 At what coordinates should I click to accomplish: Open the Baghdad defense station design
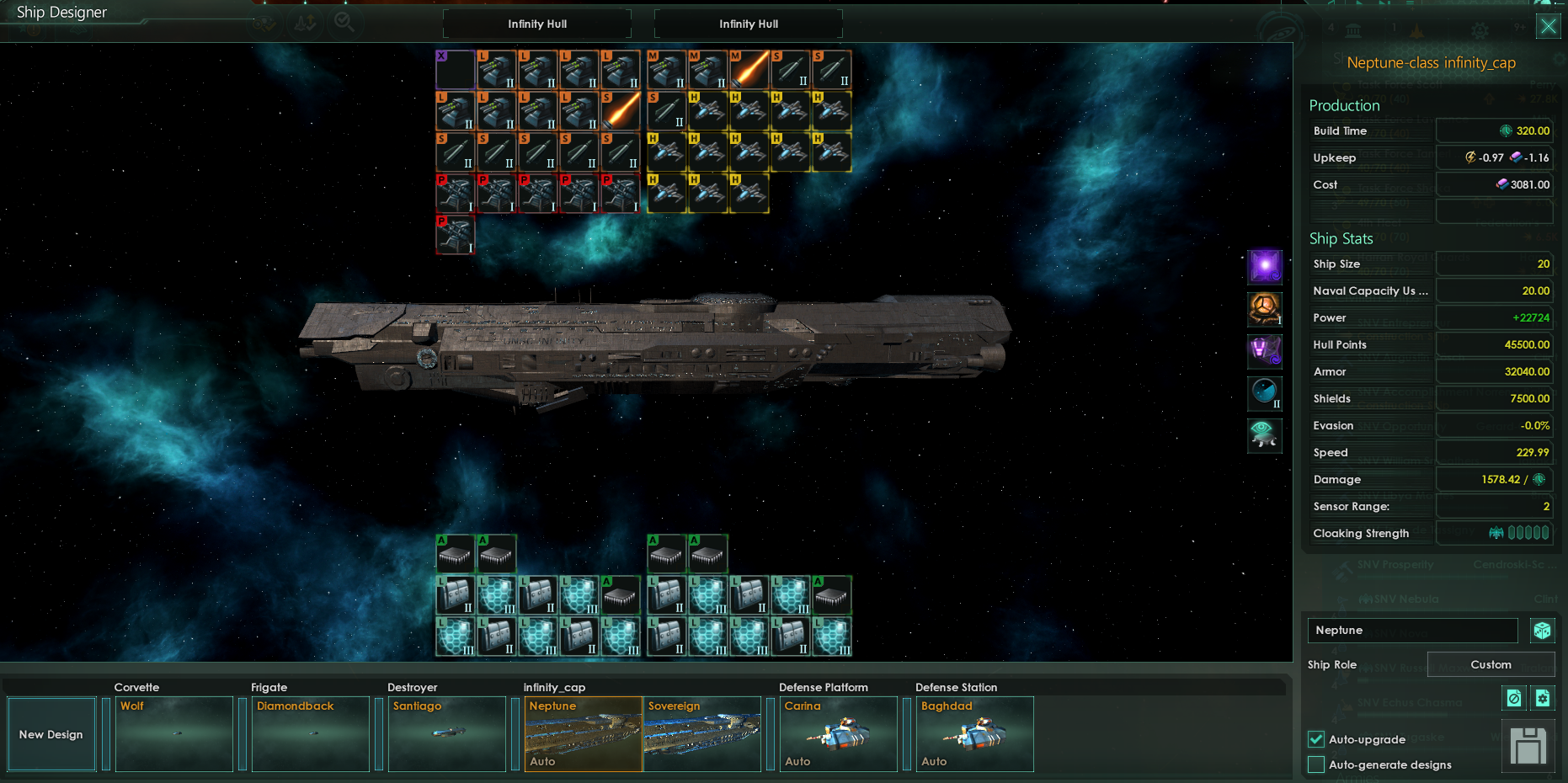click(x=974, y=733)
